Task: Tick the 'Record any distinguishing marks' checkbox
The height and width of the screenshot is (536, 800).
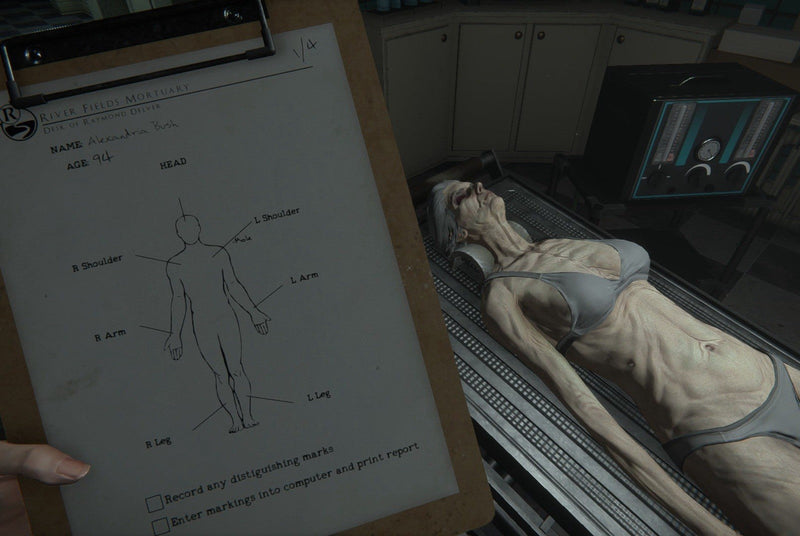Action: [x=154, y=502]
